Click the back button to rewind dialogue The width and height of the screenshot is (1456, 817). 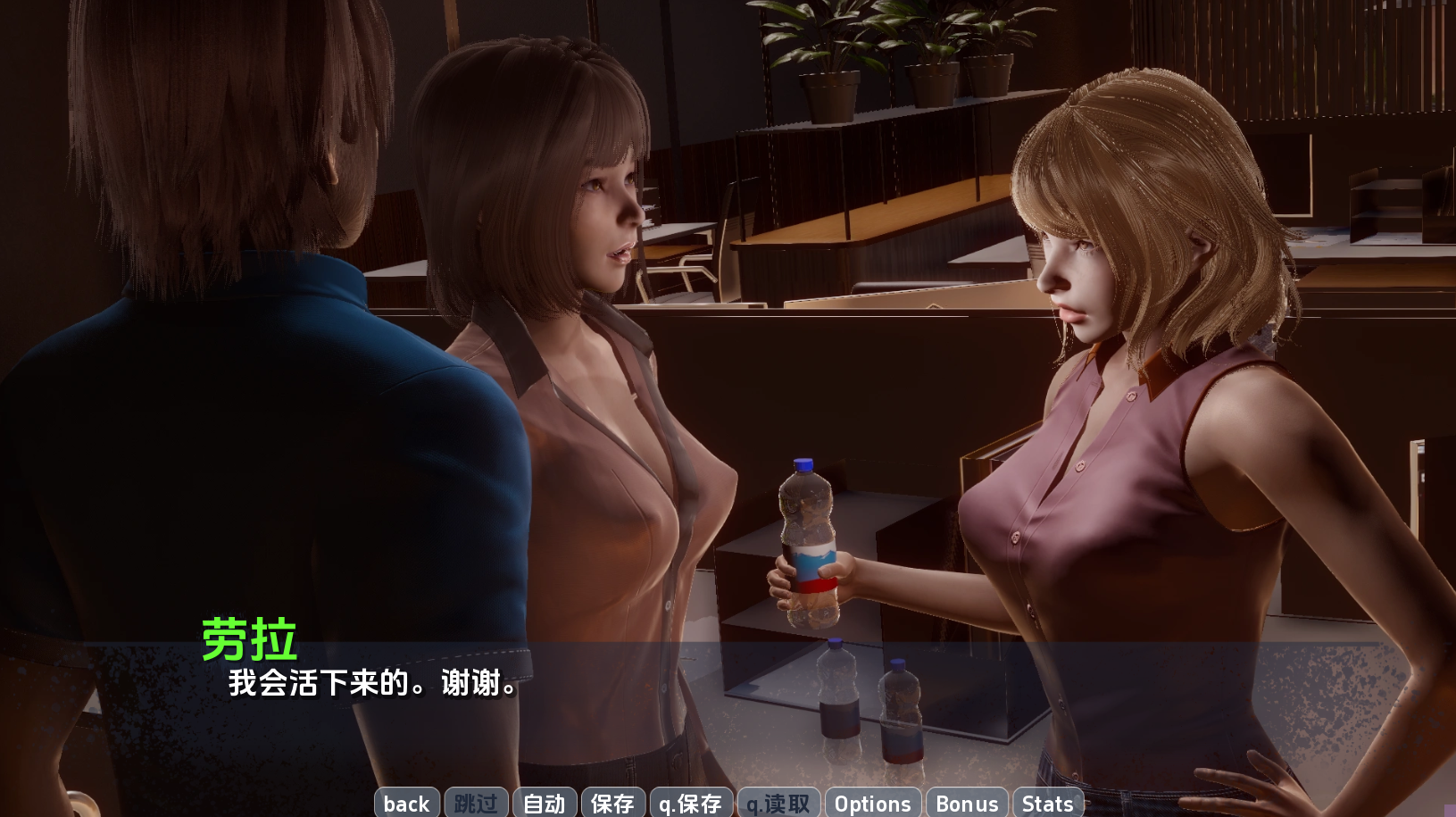coord(406,804)
